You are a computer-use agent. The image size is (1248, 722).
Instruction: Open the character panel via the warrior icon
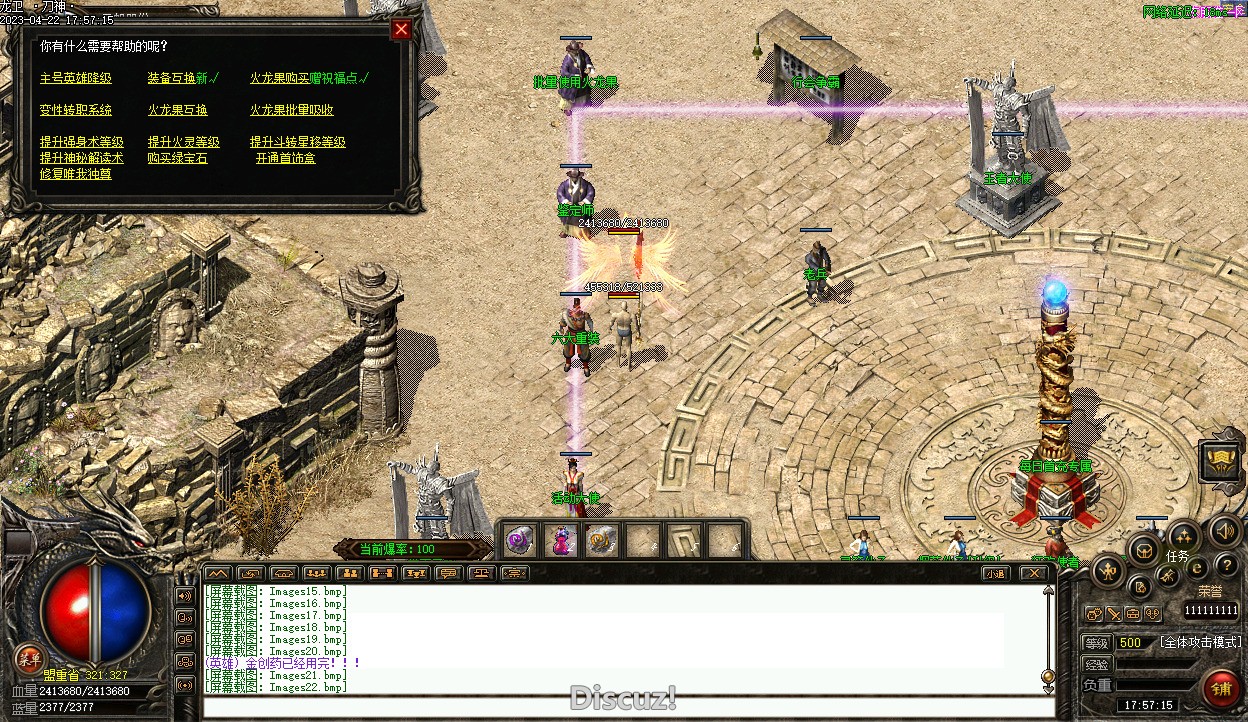[1109, 571]
